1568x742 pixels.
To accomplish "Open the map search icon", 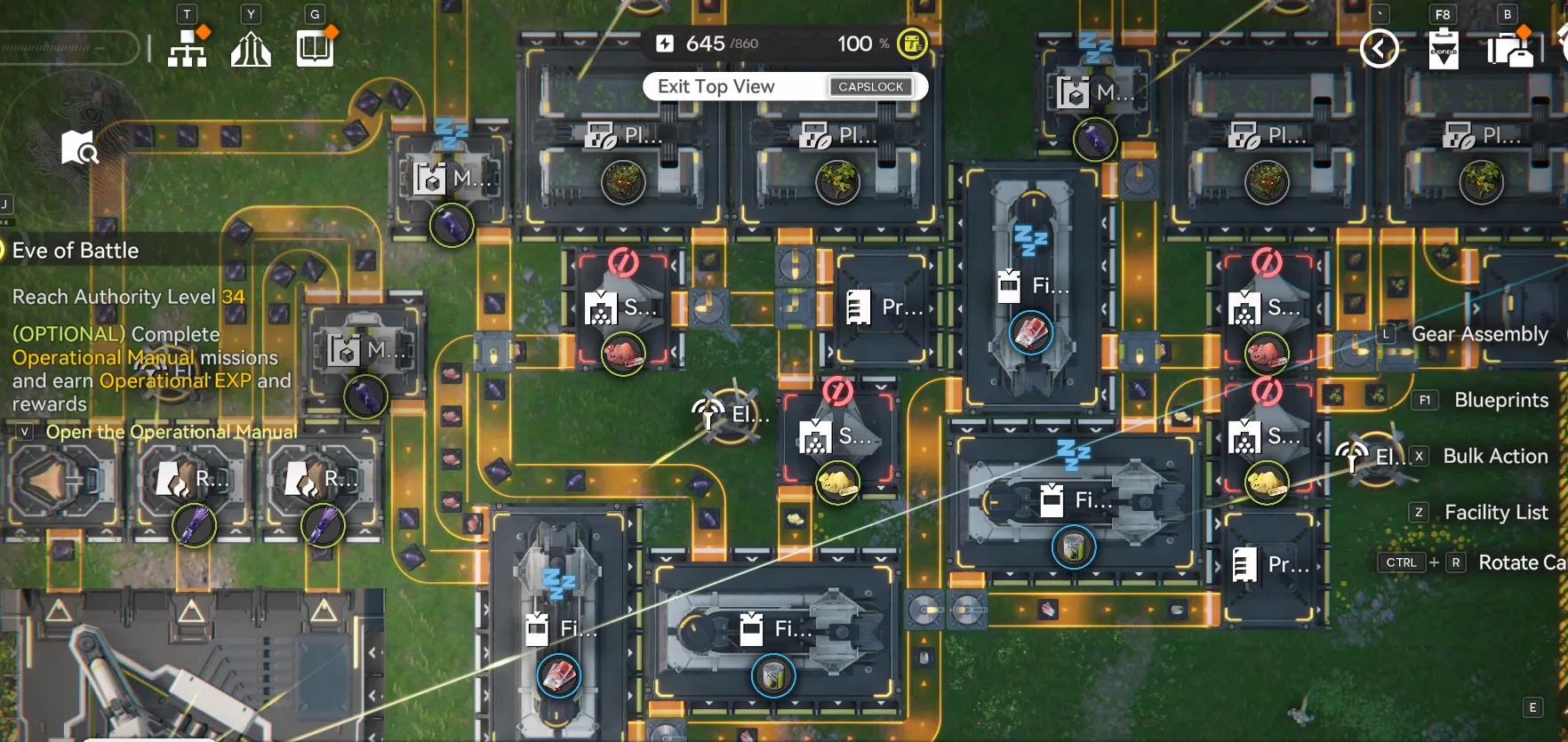I will tap(79, 148).
